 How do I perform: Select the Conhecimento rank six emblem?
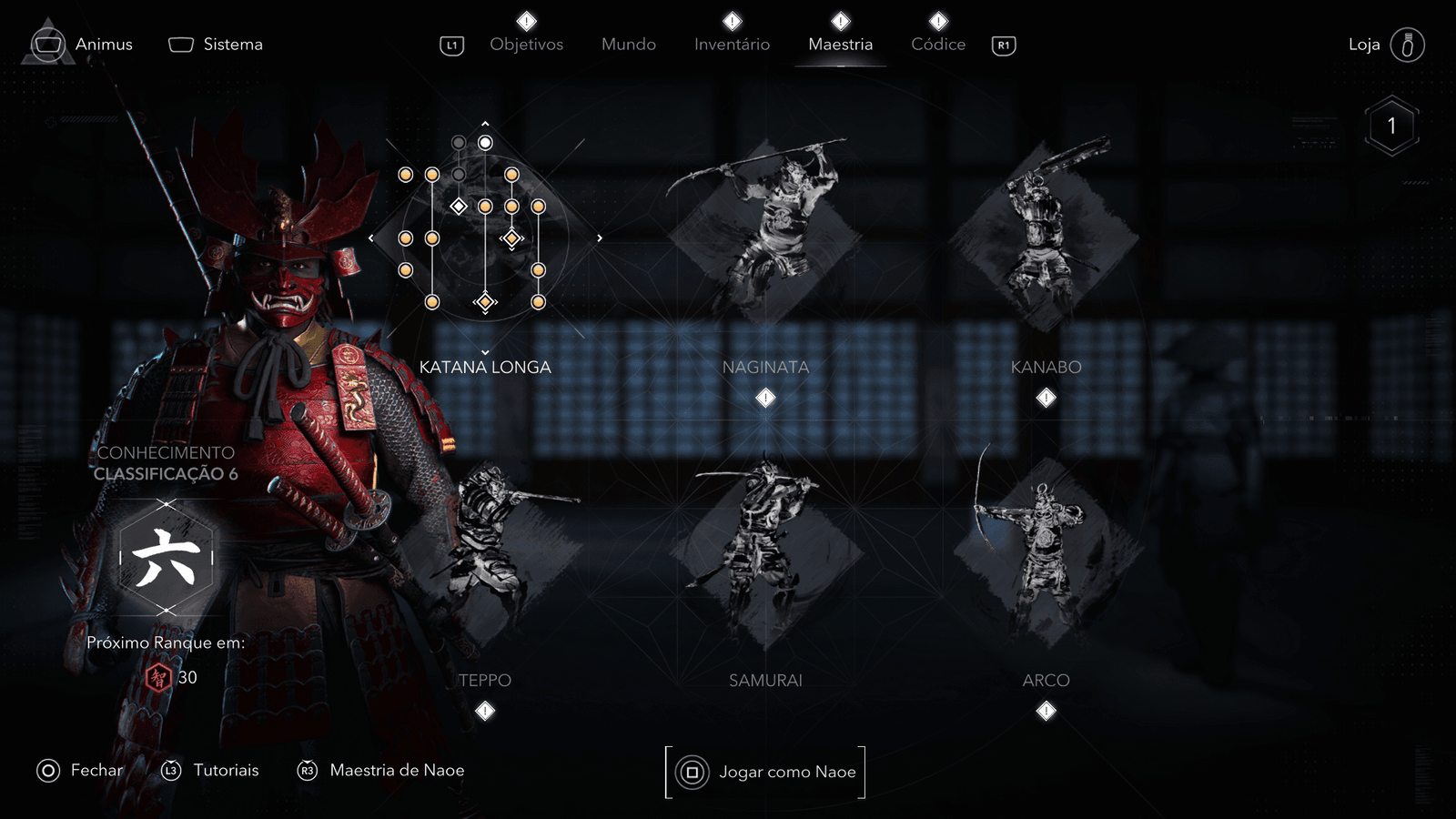point(166,558)
